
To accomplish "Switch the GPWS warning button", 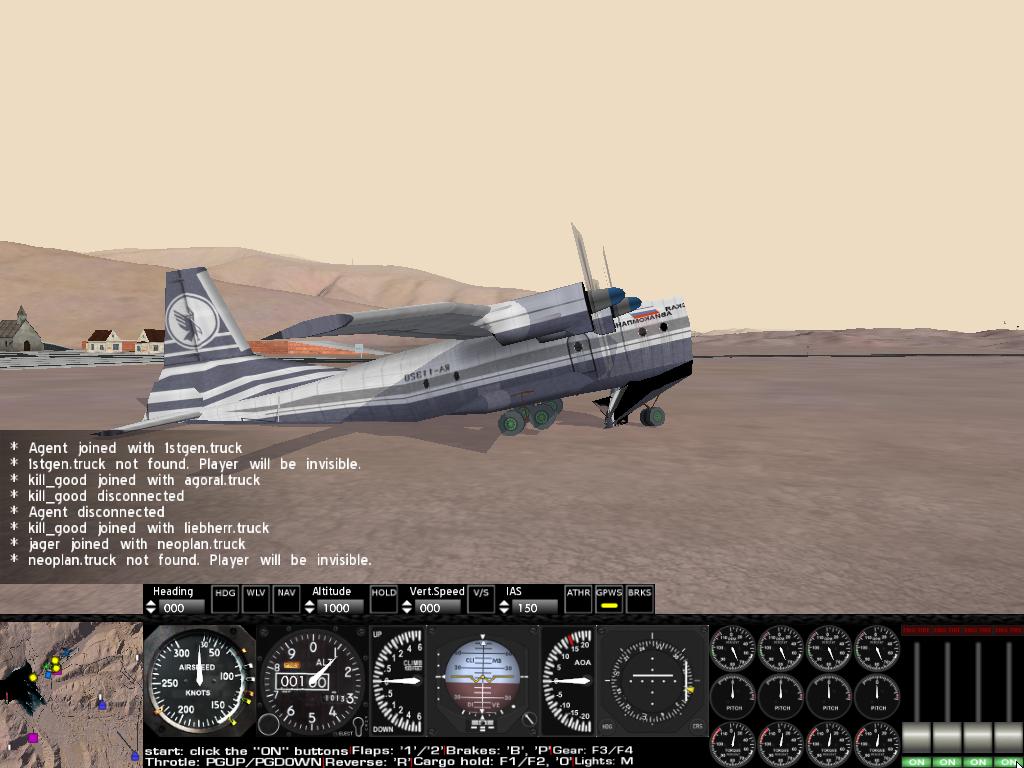I will [x=609, y=598].
